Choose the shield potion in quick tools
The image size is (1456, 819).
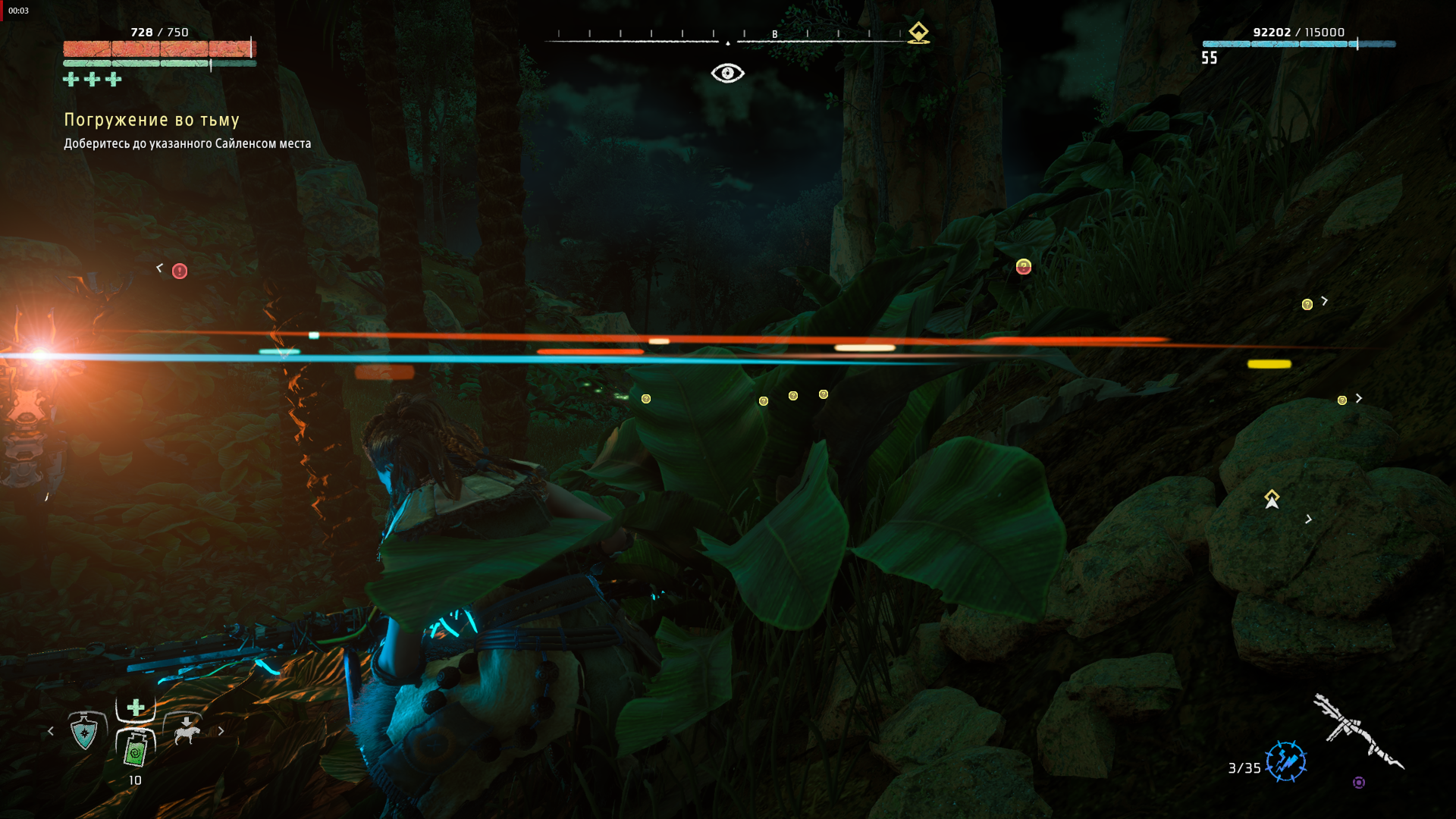point(84,732)
